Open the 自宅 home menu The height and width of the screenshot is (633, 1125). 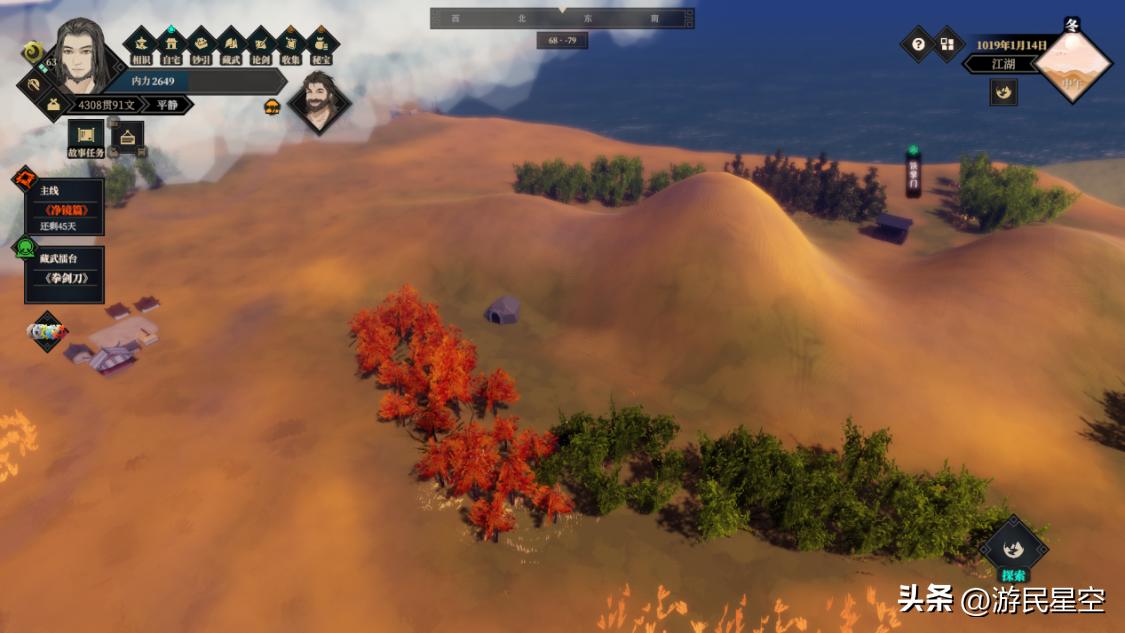coord(171,44)
